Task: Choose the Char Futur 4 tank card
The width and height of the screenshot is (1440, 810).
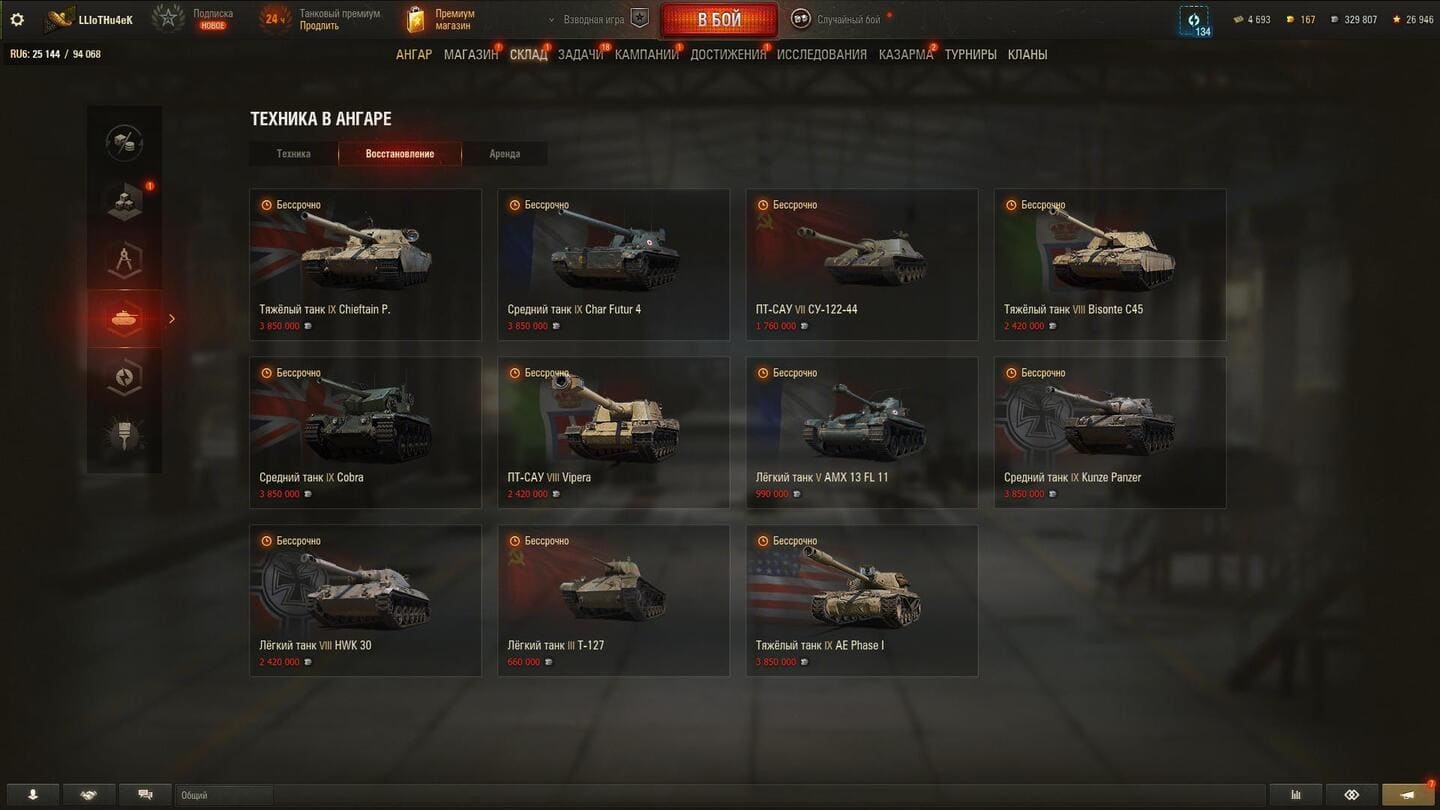Action: [x=613, y=264]
